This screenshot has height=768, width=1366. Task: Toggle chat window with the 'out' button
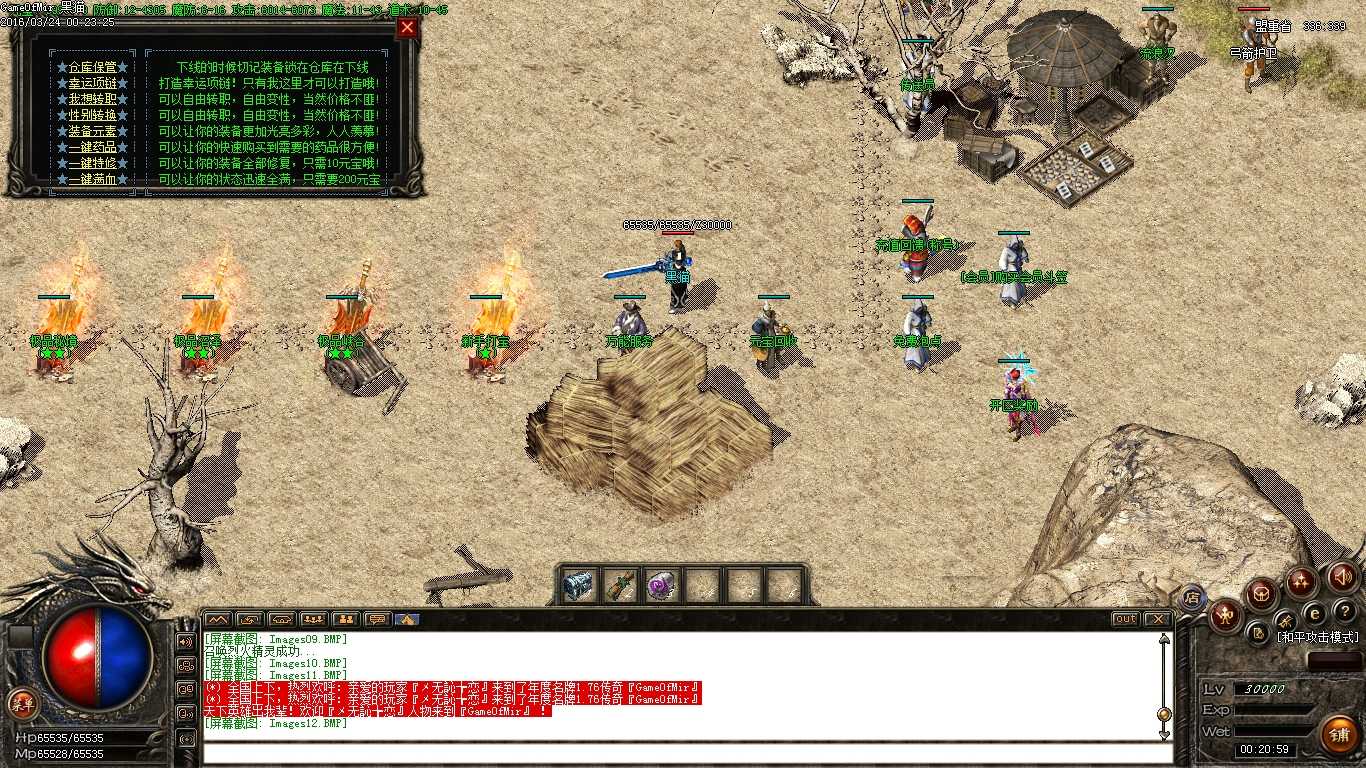click(1125, 619)
